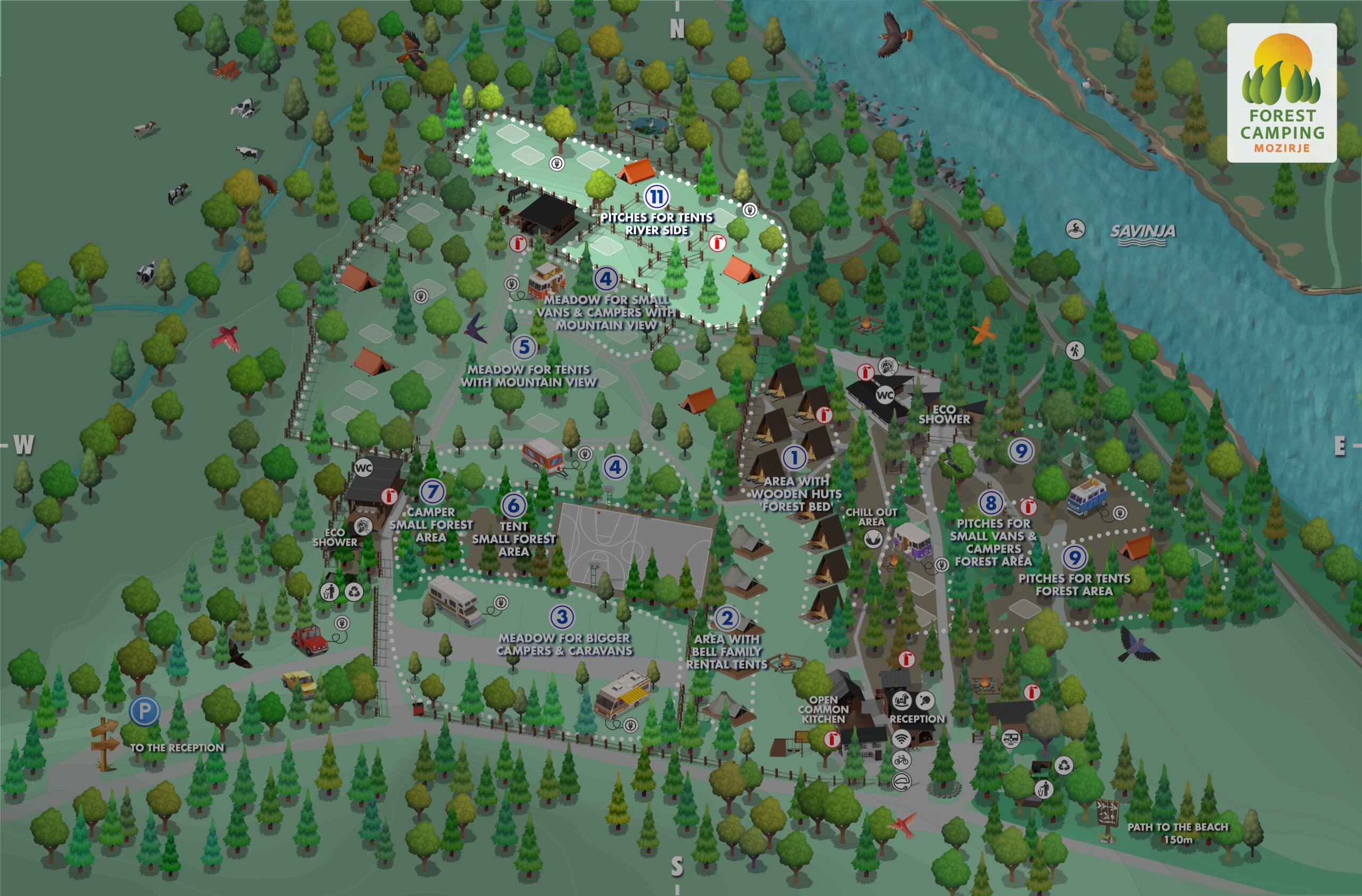Select the number 11 river side marker
The height and width of the screenshot is (896, 1362).
657,197
